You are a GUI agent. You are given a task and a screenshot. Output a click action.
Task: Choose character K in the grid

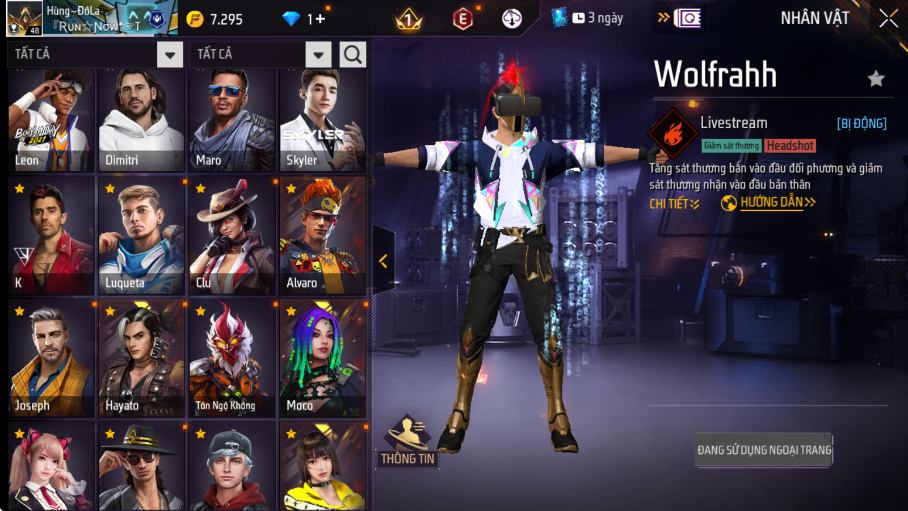click(x=51, y=236)
